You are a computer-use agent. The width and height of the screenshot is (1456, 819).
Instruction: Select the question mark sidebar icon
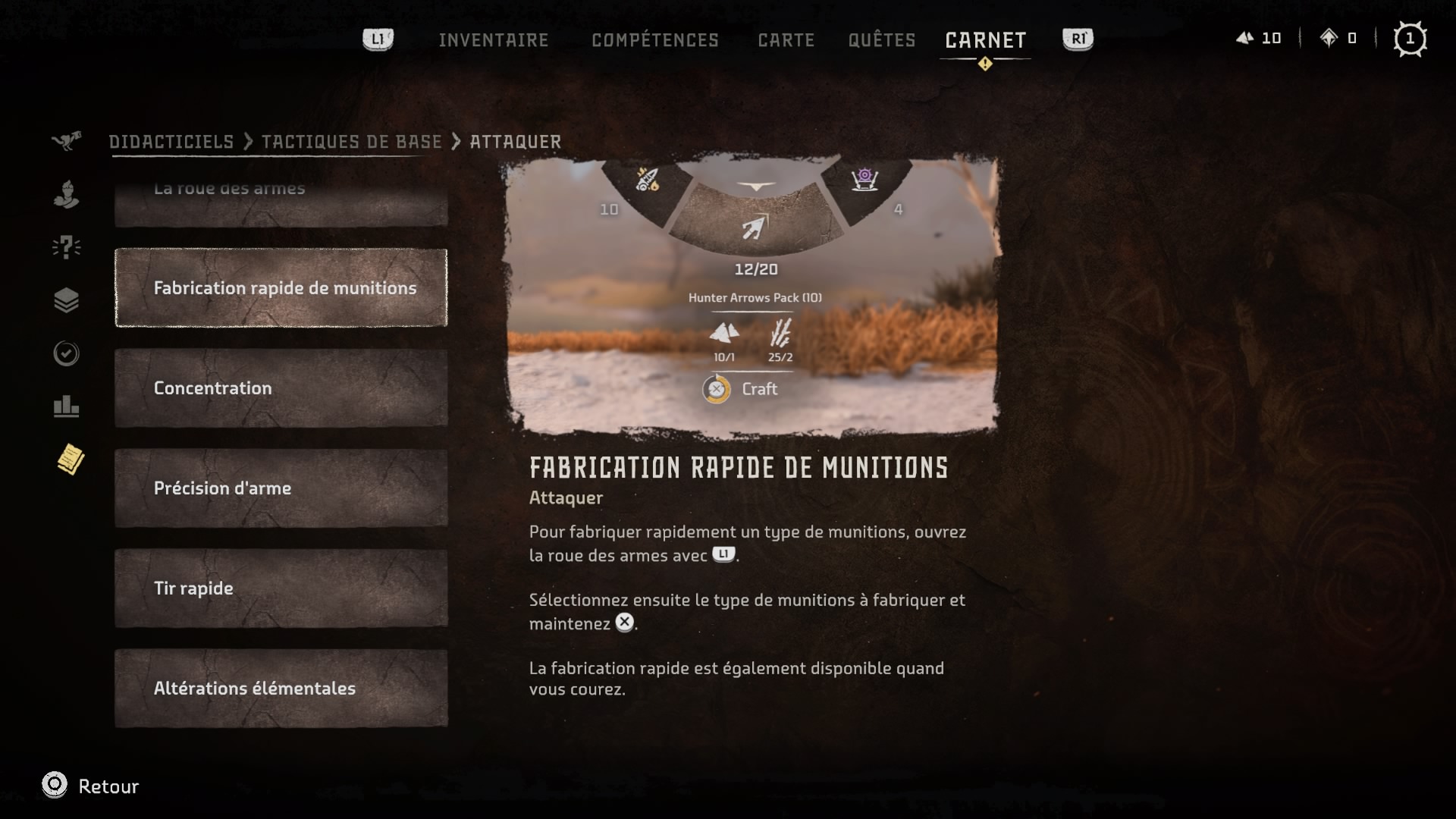point(67,247)
